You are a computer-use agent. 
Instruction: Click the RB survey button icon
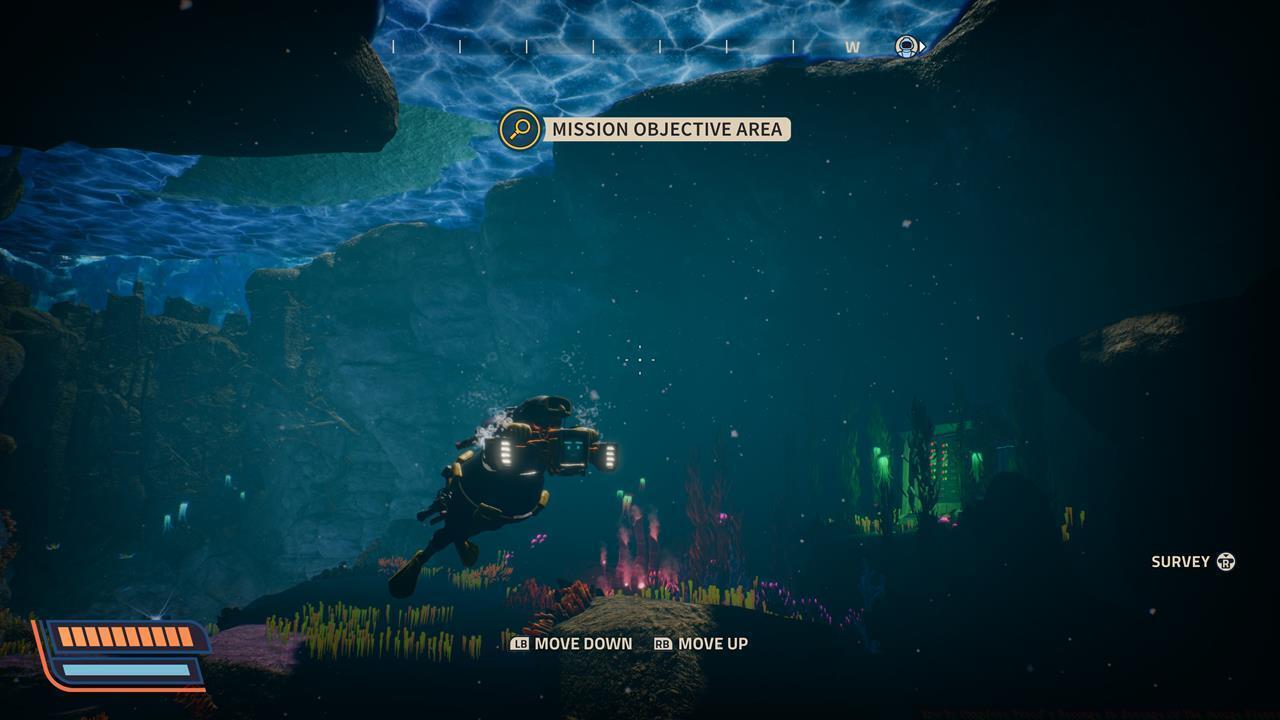pos(1225,562)
